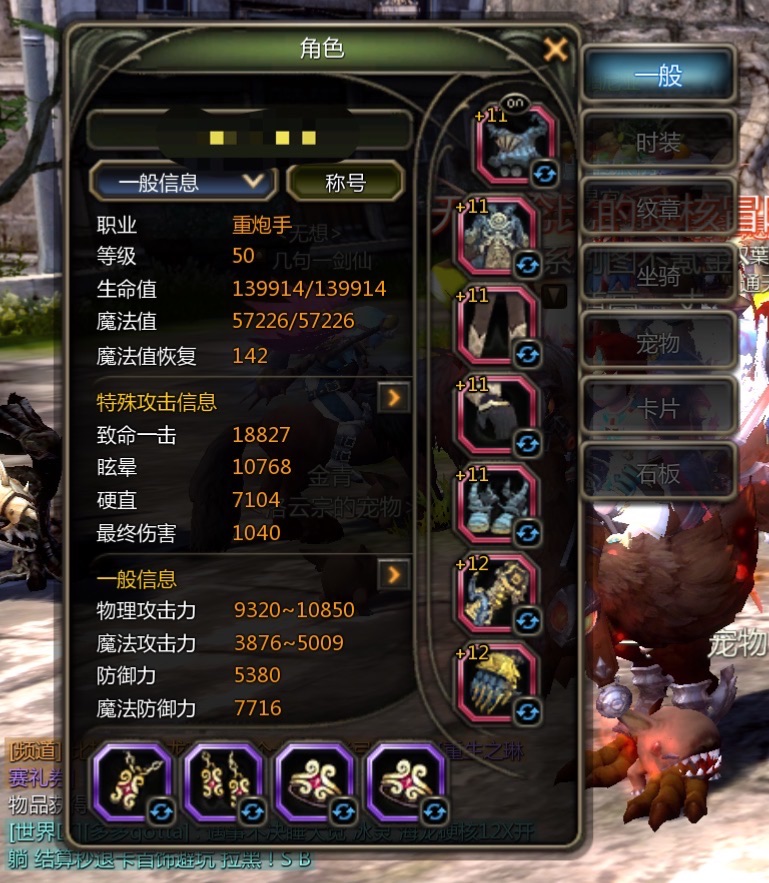Select the +11 gauntlets slot

tap(497, 504)
